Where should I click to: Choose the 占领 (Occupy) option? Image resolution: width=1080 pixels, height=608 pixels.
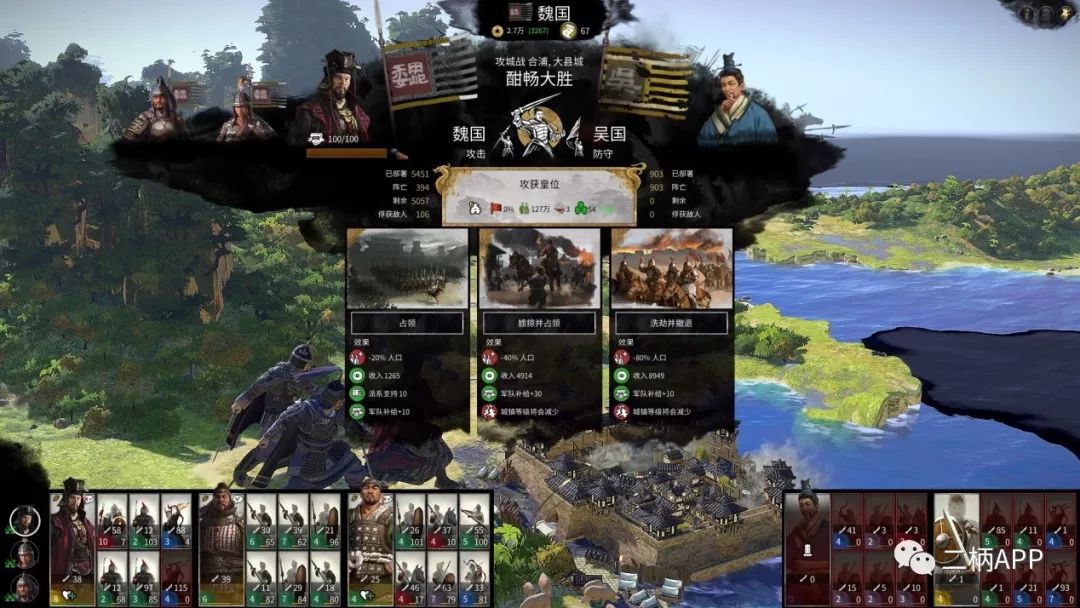click(407, 323)
